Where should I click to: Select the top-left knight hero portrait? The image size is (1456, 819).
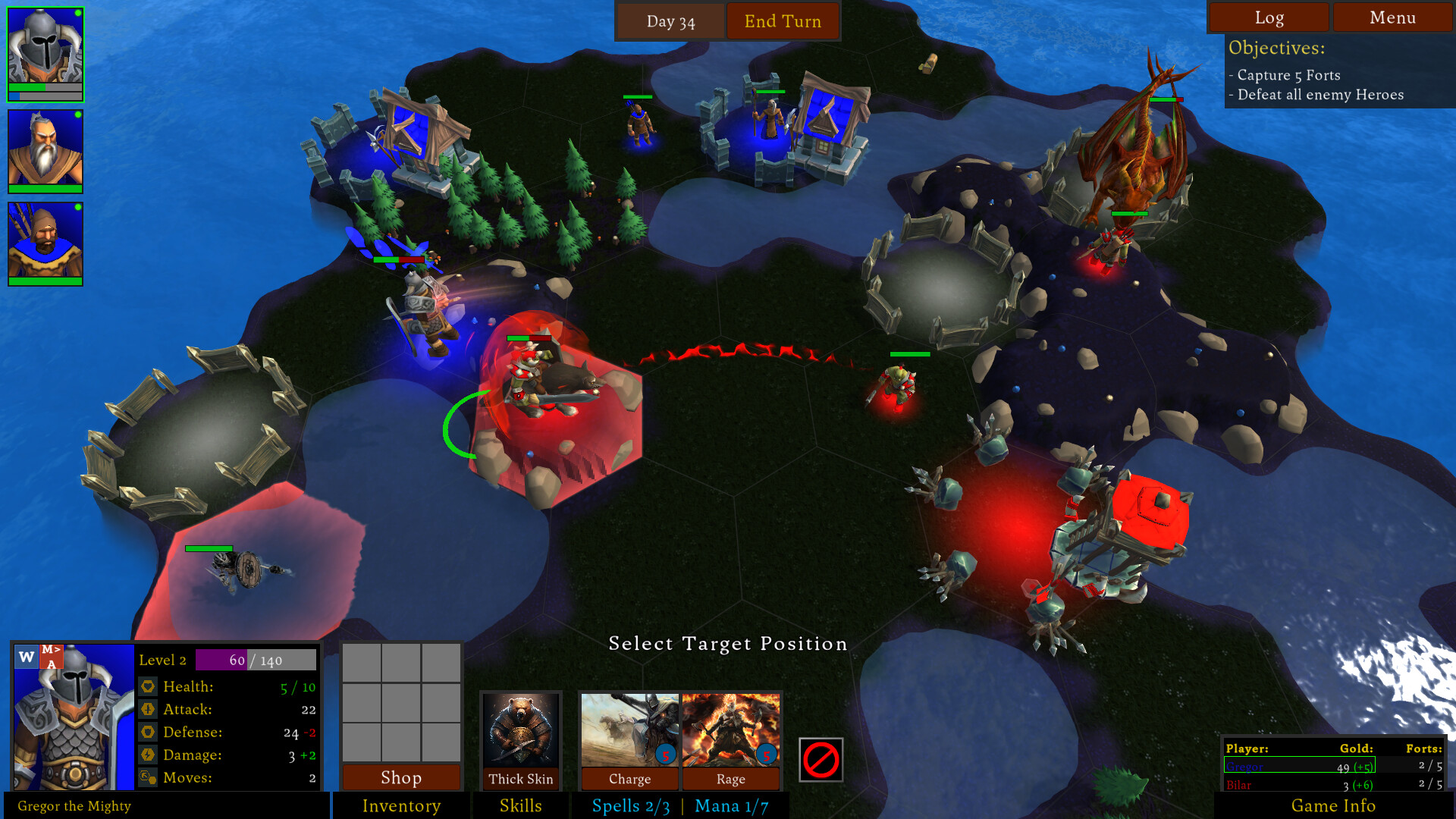click(45, 49)
